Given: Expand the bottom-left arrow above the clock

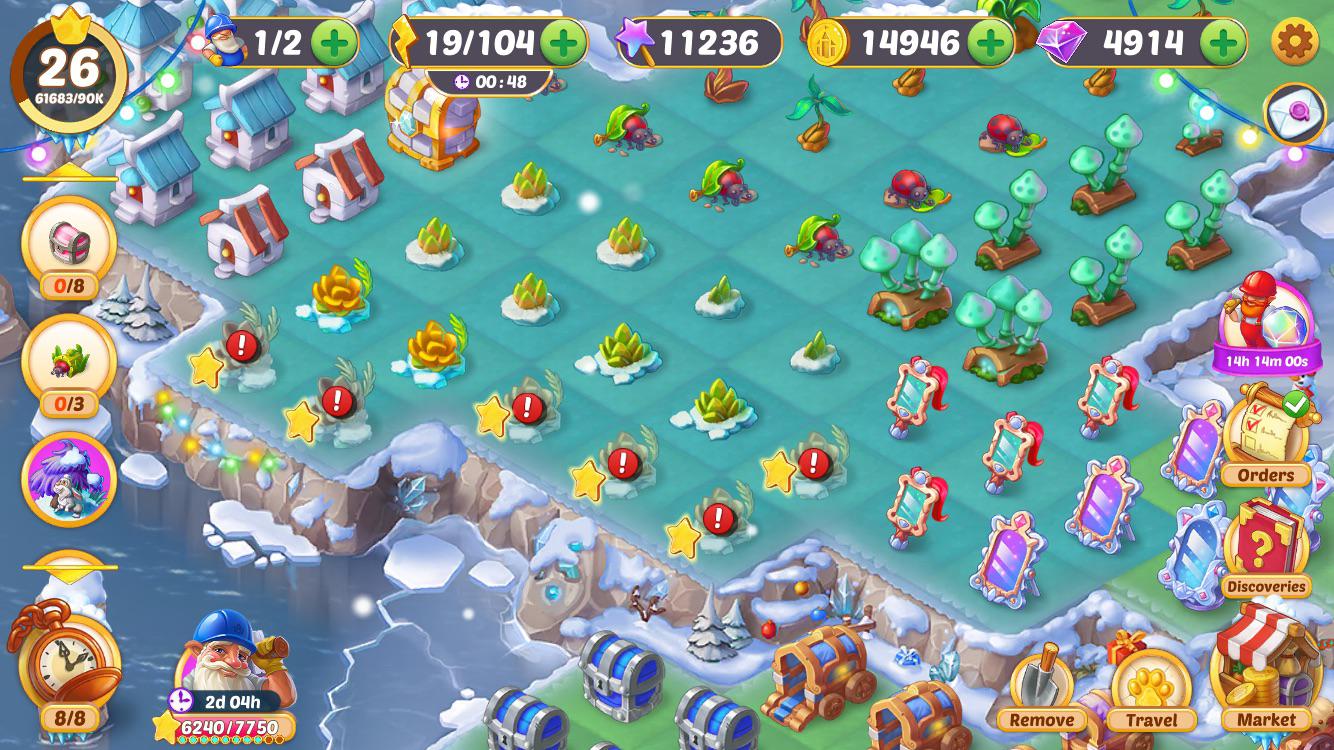Looking at the screenshot, I should [x=68, y=568].
